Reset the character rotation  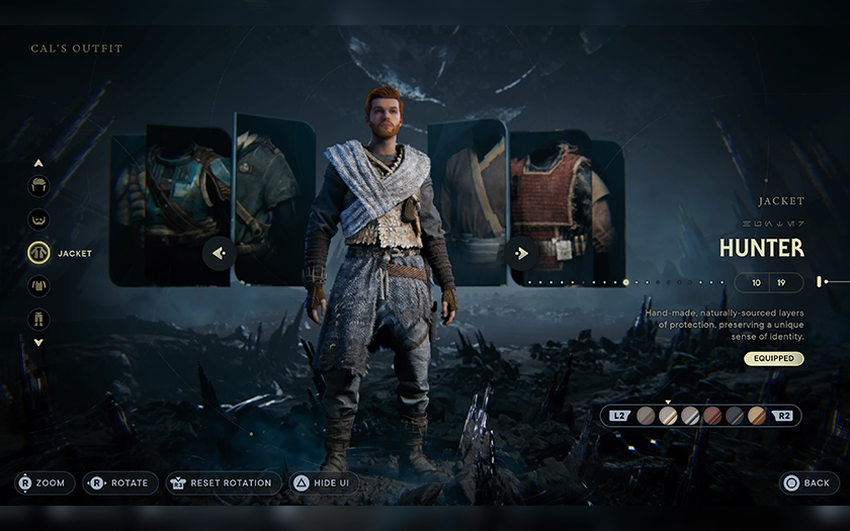[223, 483]
